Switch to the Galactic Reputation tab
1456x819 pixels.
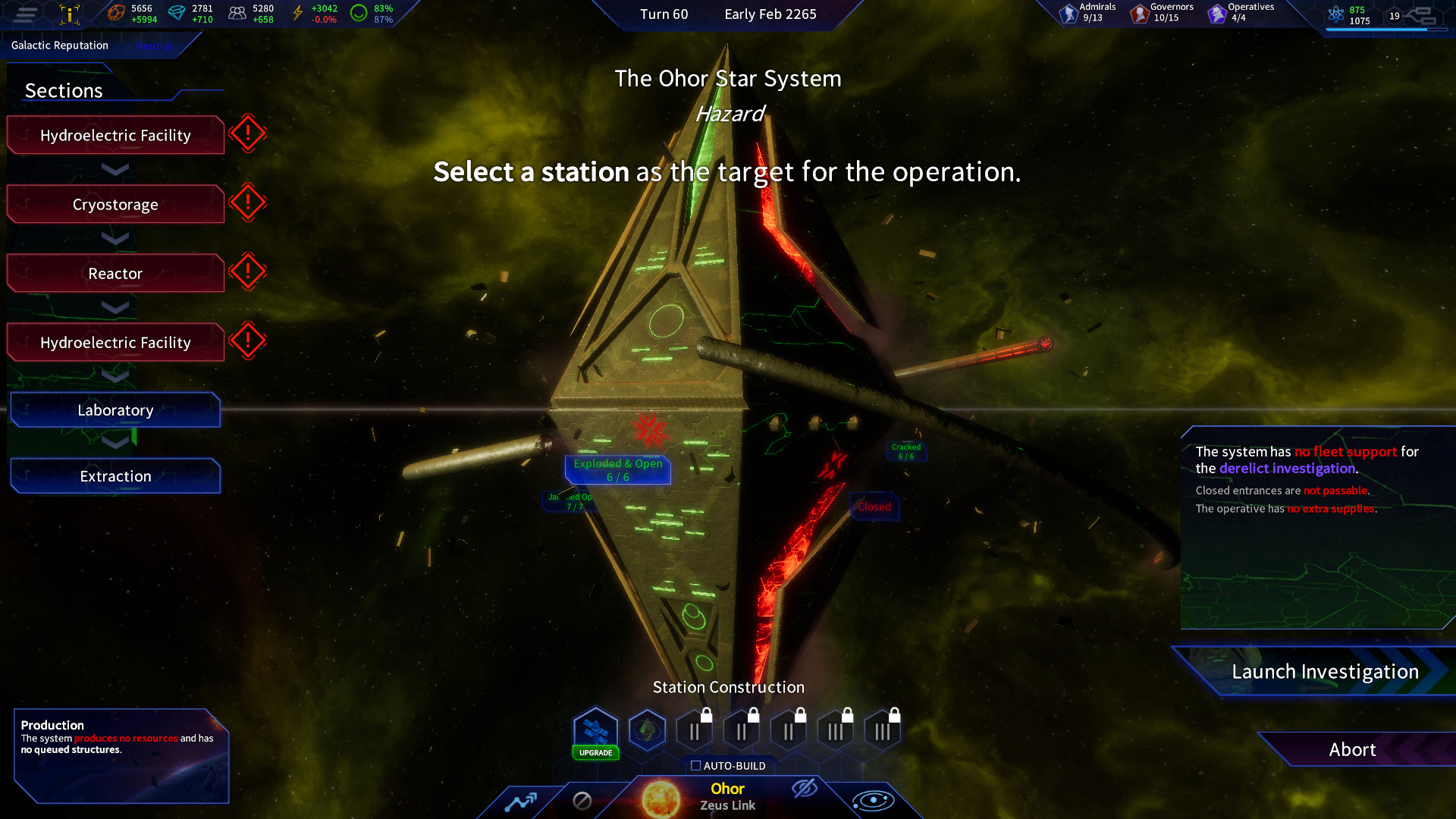tap(59, 45)
